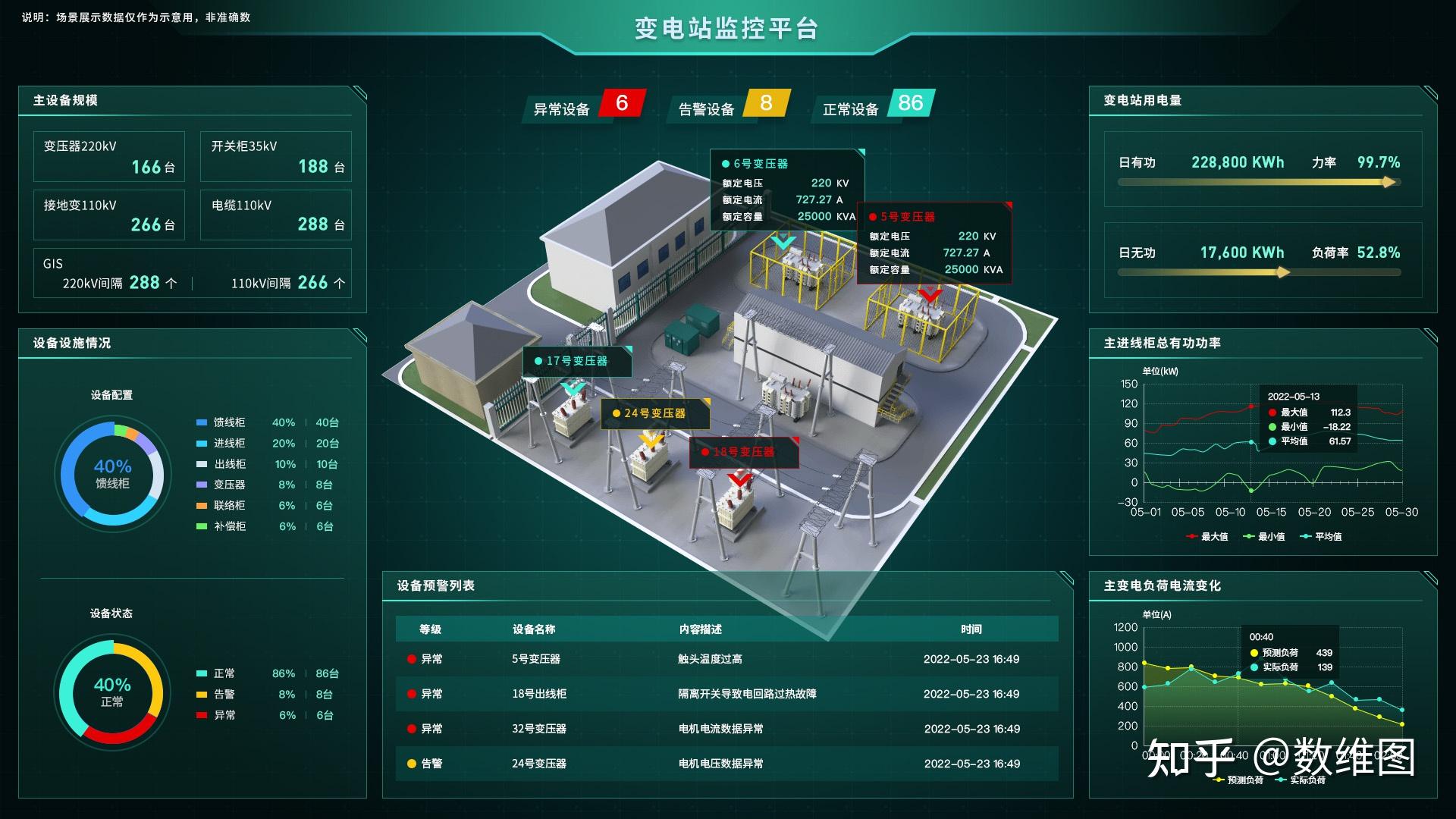1456x819 pixels.
Task: Open the 5号变压器 warning row in alert list
Action: click(540, 659)
